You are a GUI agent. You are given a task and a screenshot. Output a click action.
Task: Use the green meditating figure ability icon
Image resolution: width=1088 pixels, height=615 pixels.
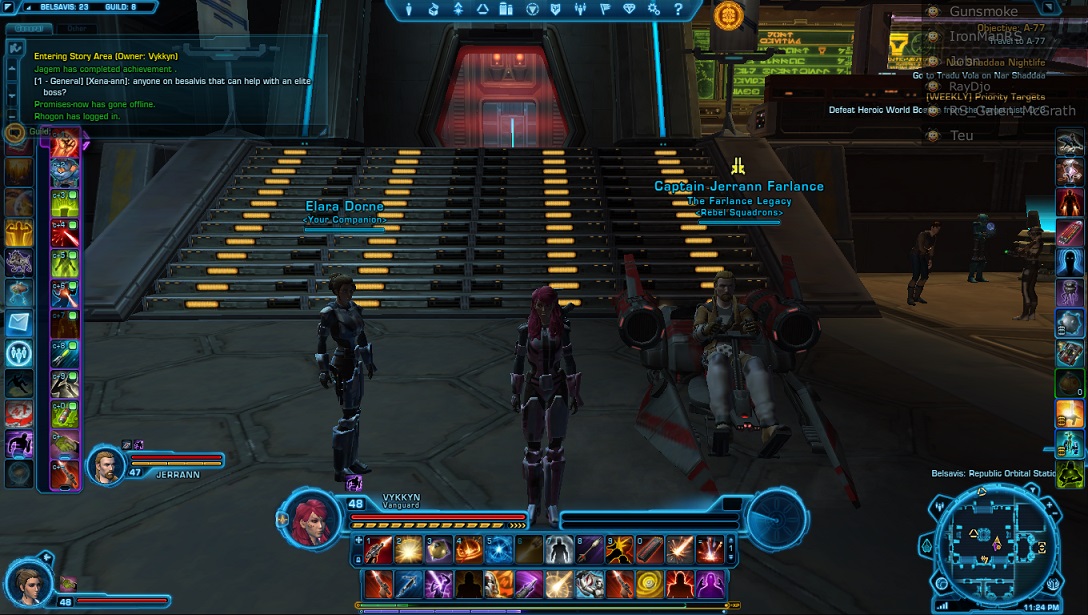coord(1070,473)
